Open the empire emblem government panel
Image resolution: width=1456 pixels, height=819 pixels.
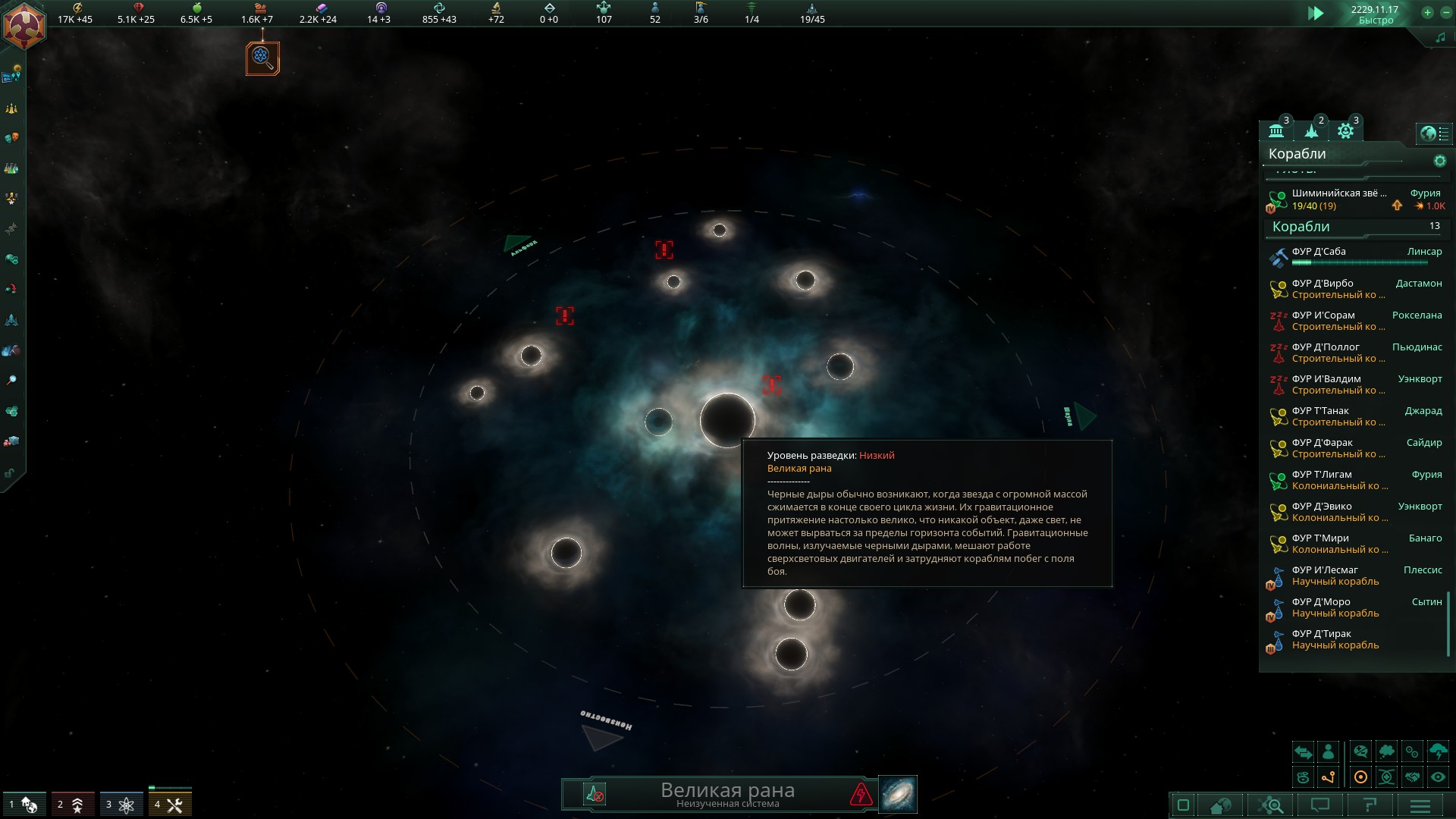[x=24, y=25]
